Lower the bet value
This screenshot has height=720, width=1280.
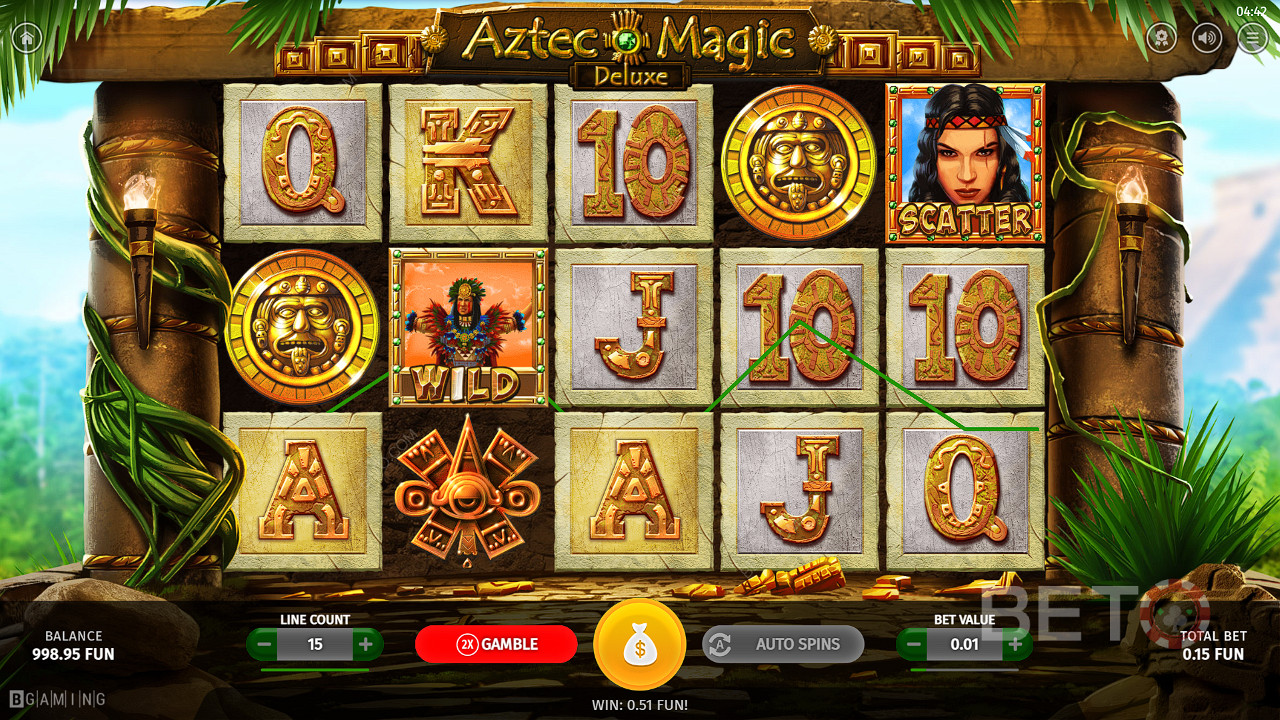[914, 645]
